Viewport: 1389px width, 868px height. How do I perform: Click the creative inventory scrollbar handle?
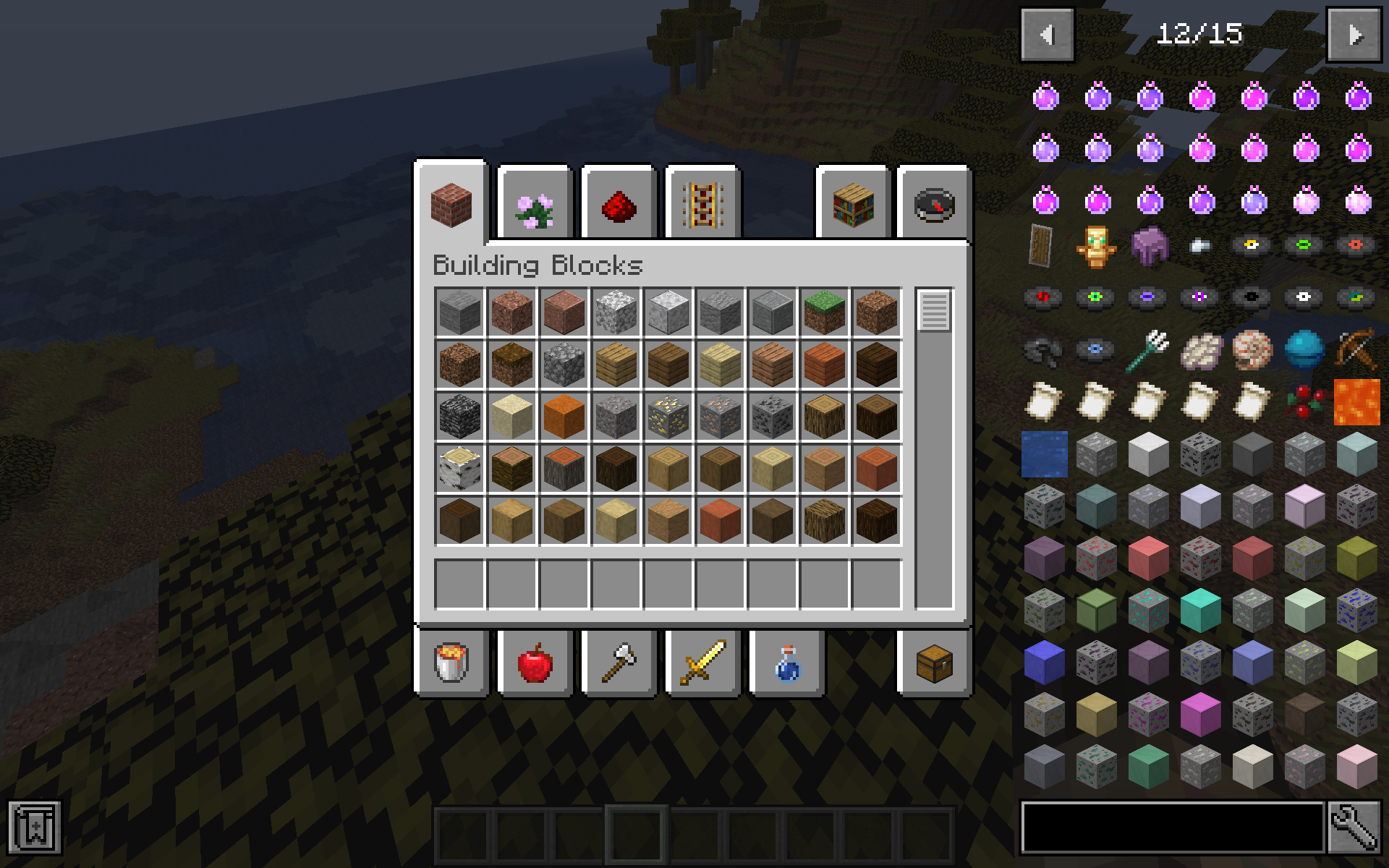934,310
